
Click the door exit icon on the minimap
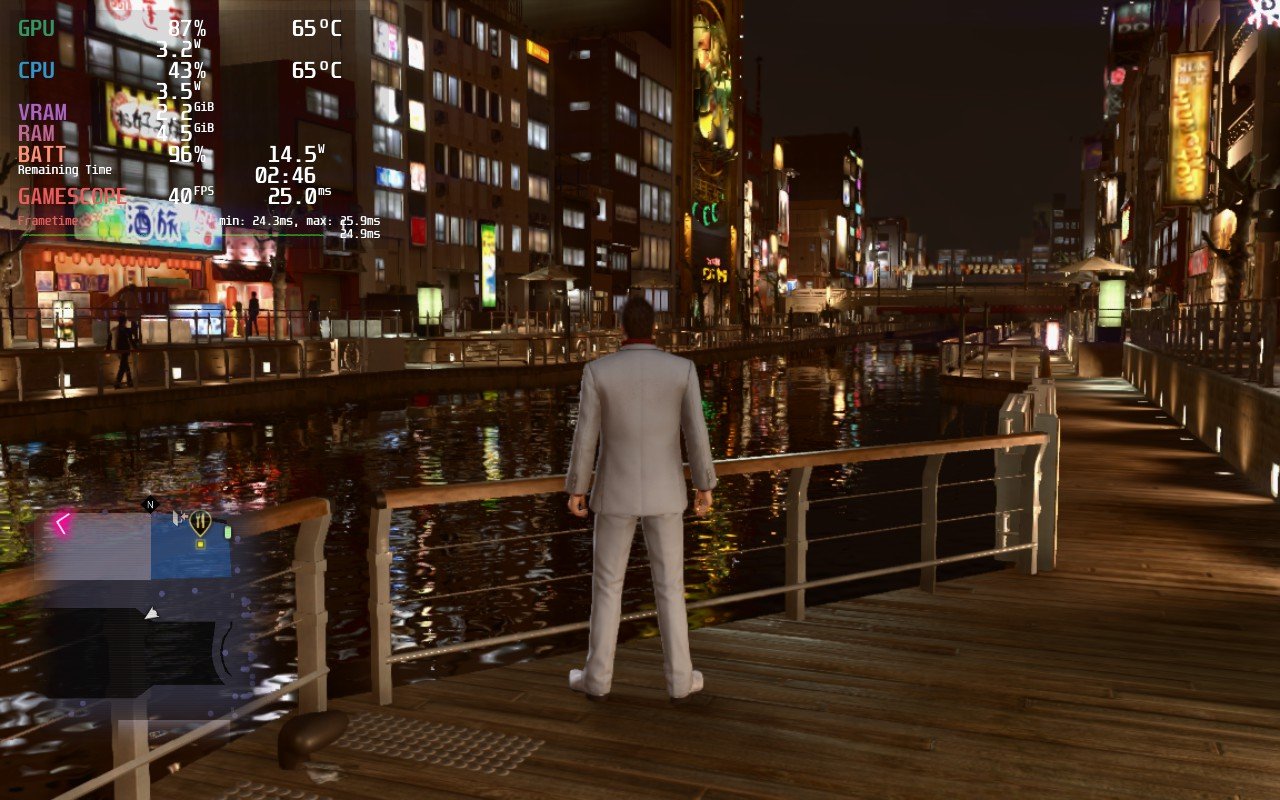point(178,516)
